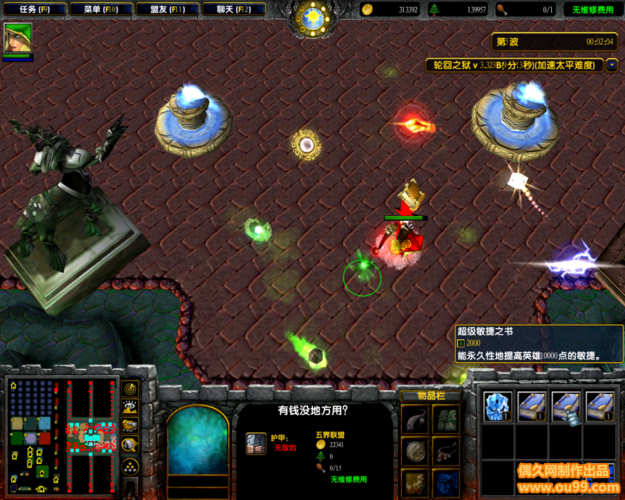Collapse the 轮回之狱 scoreboard with its arrow button
The image size is (625, 500).
click(612, 64)
